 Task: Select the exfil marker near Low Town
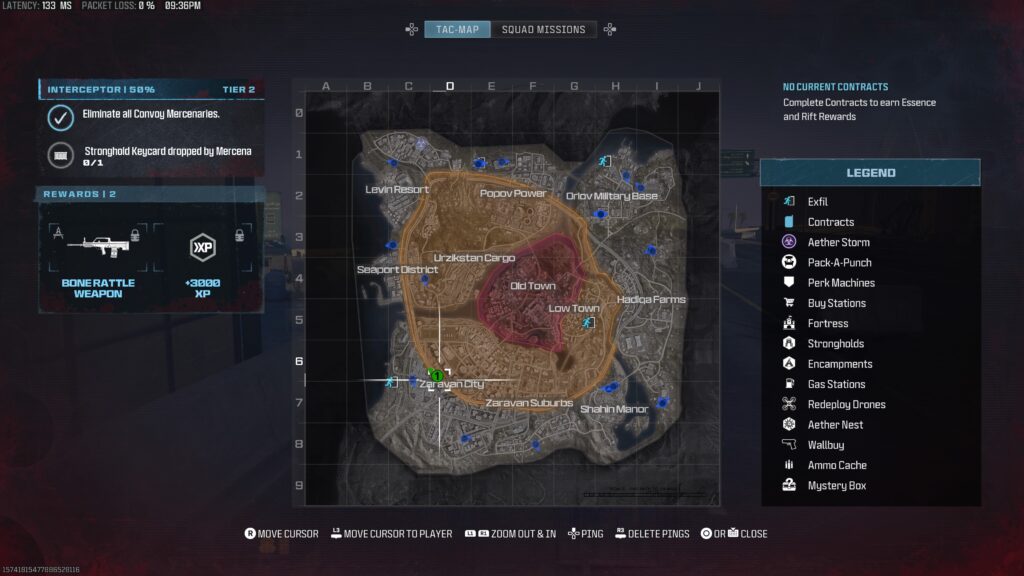coord(587,323)
